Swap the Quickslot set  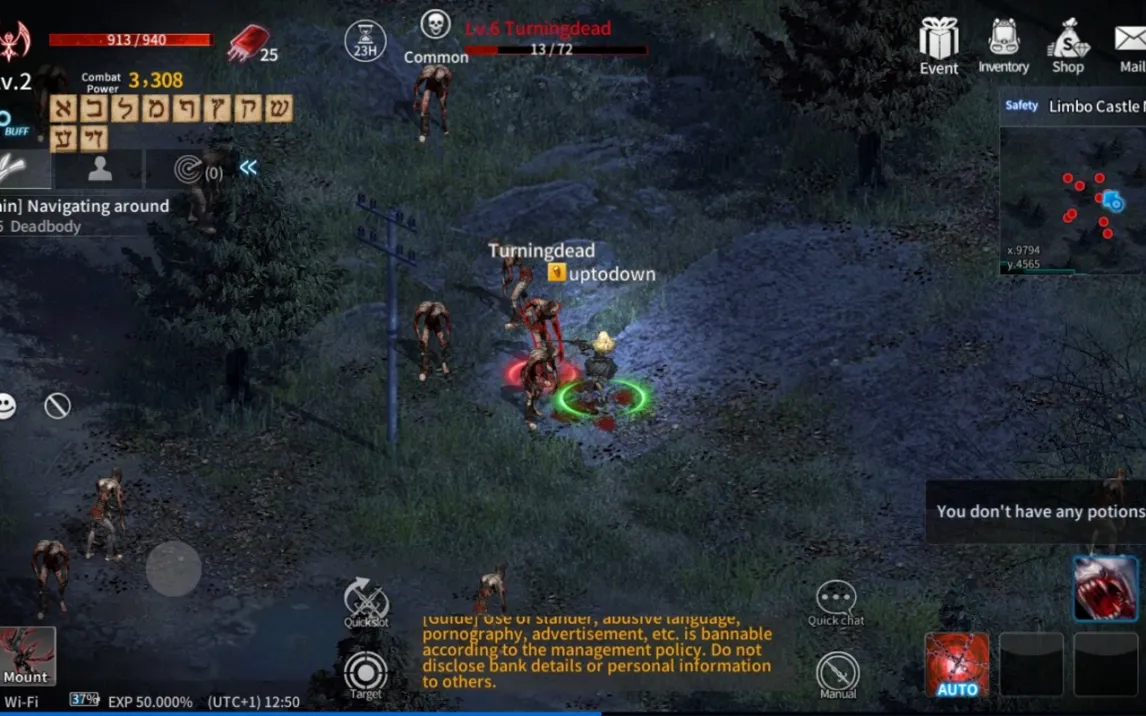pyautogui.click(x=366, y=602)
